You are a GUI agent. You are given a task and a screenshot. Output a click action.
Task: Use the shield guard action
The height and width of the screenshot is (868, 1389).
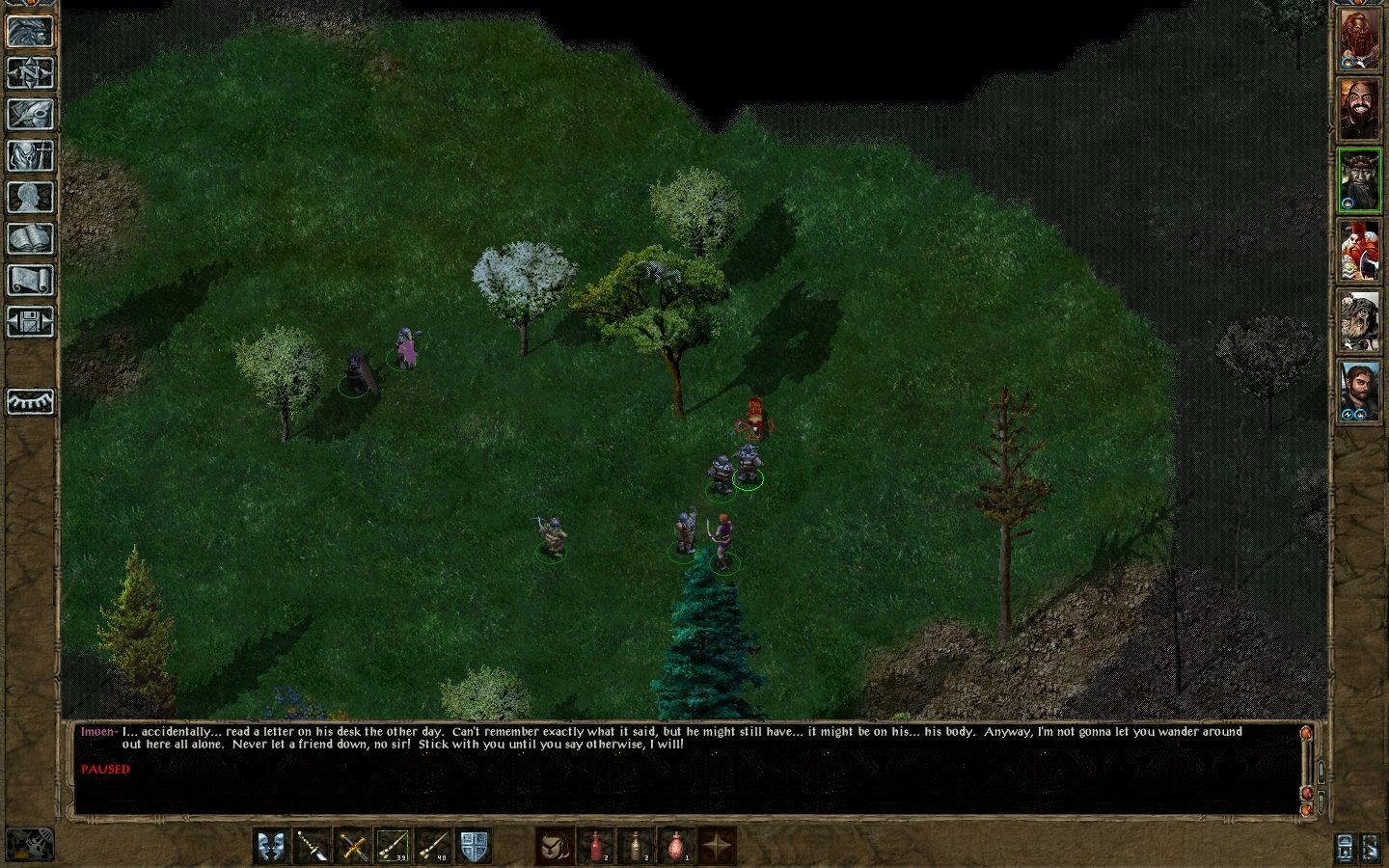(474, 847)
